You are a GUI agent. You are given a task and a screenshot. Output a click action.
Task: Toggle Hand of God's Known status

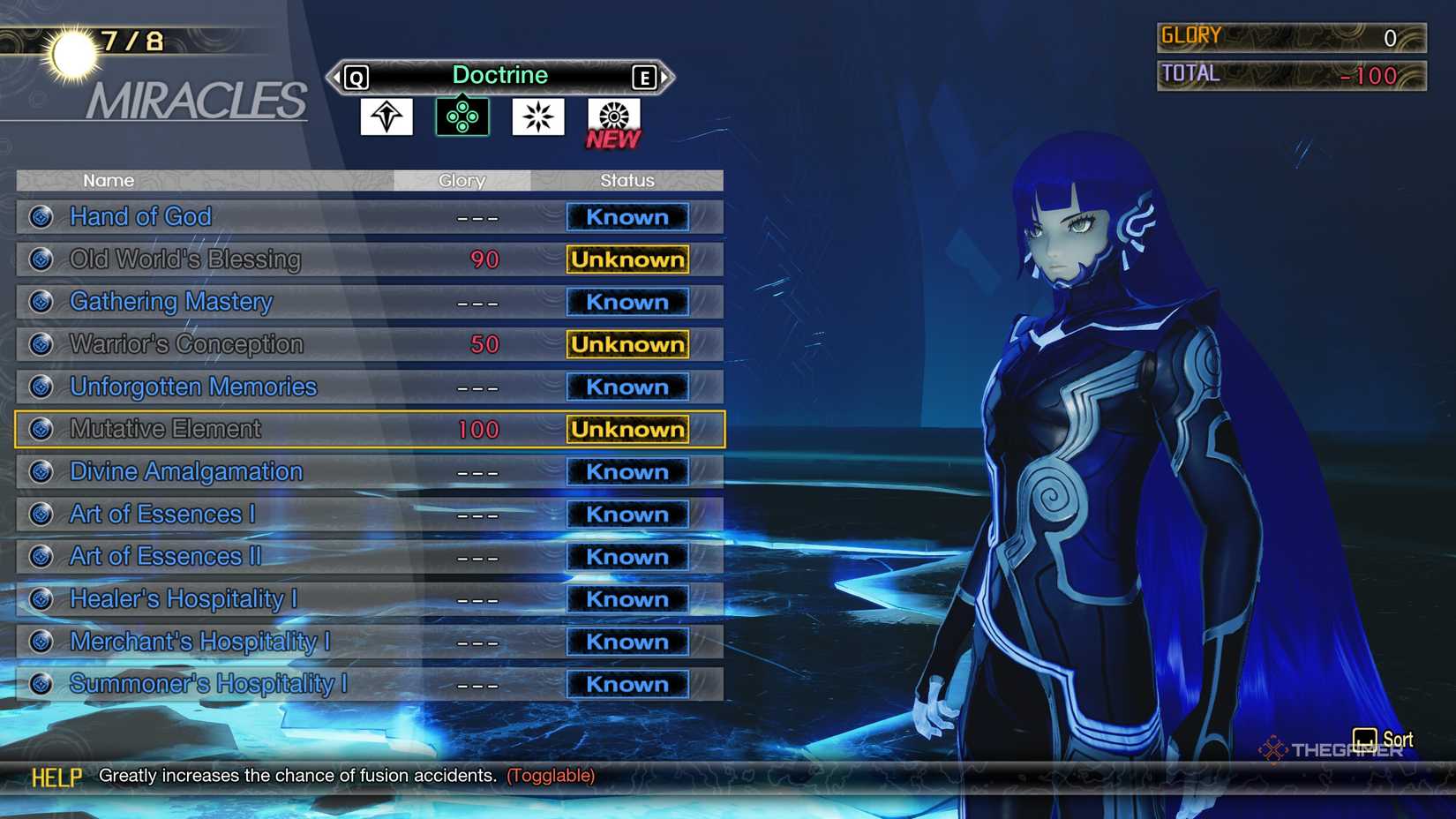[627, 217]
